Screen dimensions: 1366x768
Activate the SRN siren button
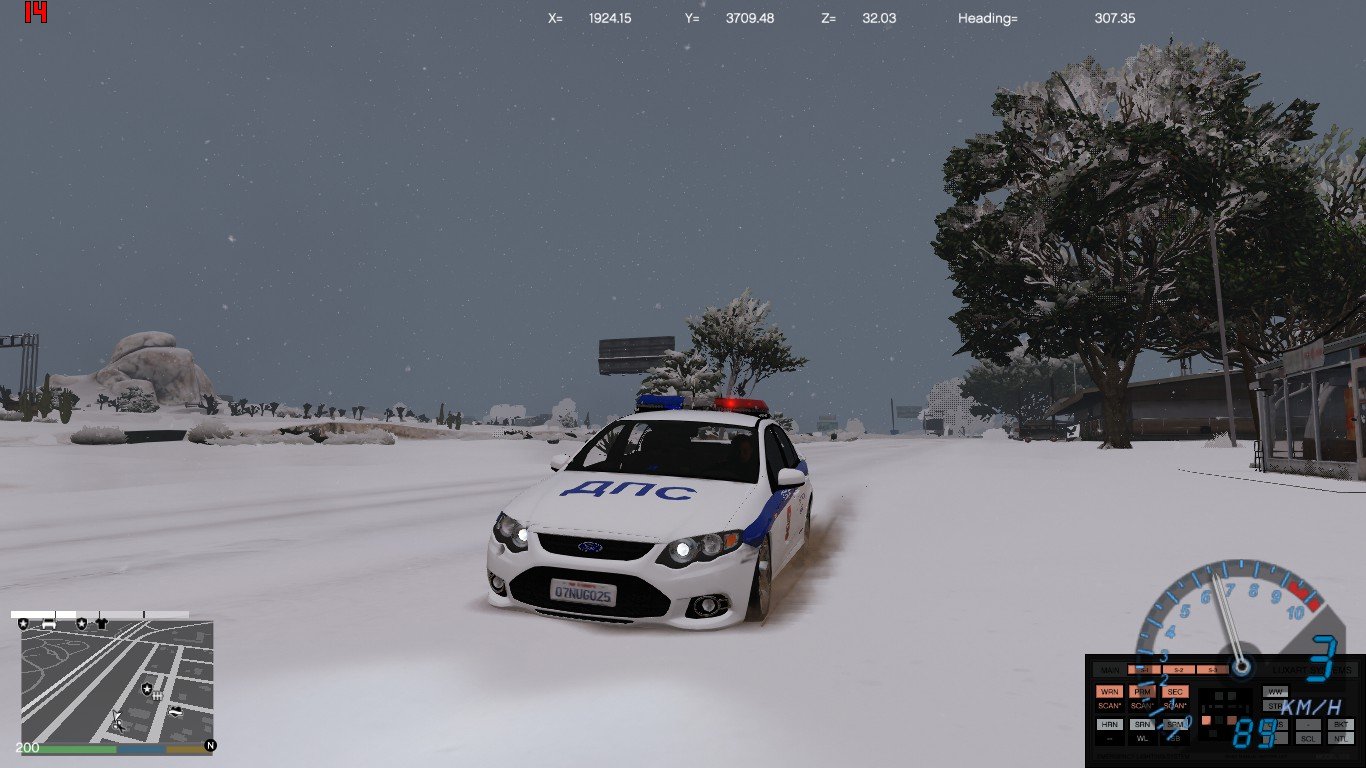(x=1142, y=724)
